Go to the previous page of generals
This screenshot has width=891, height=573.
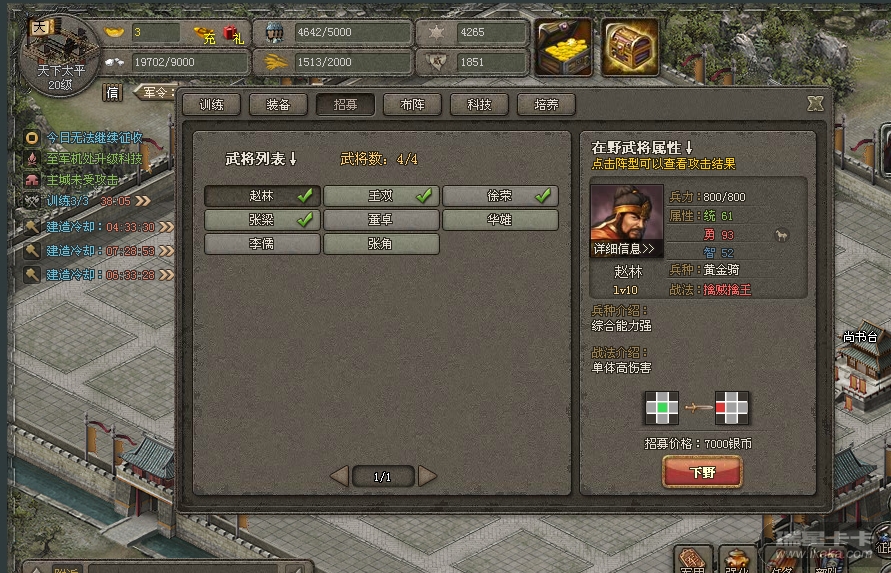(x=339, y=476)
